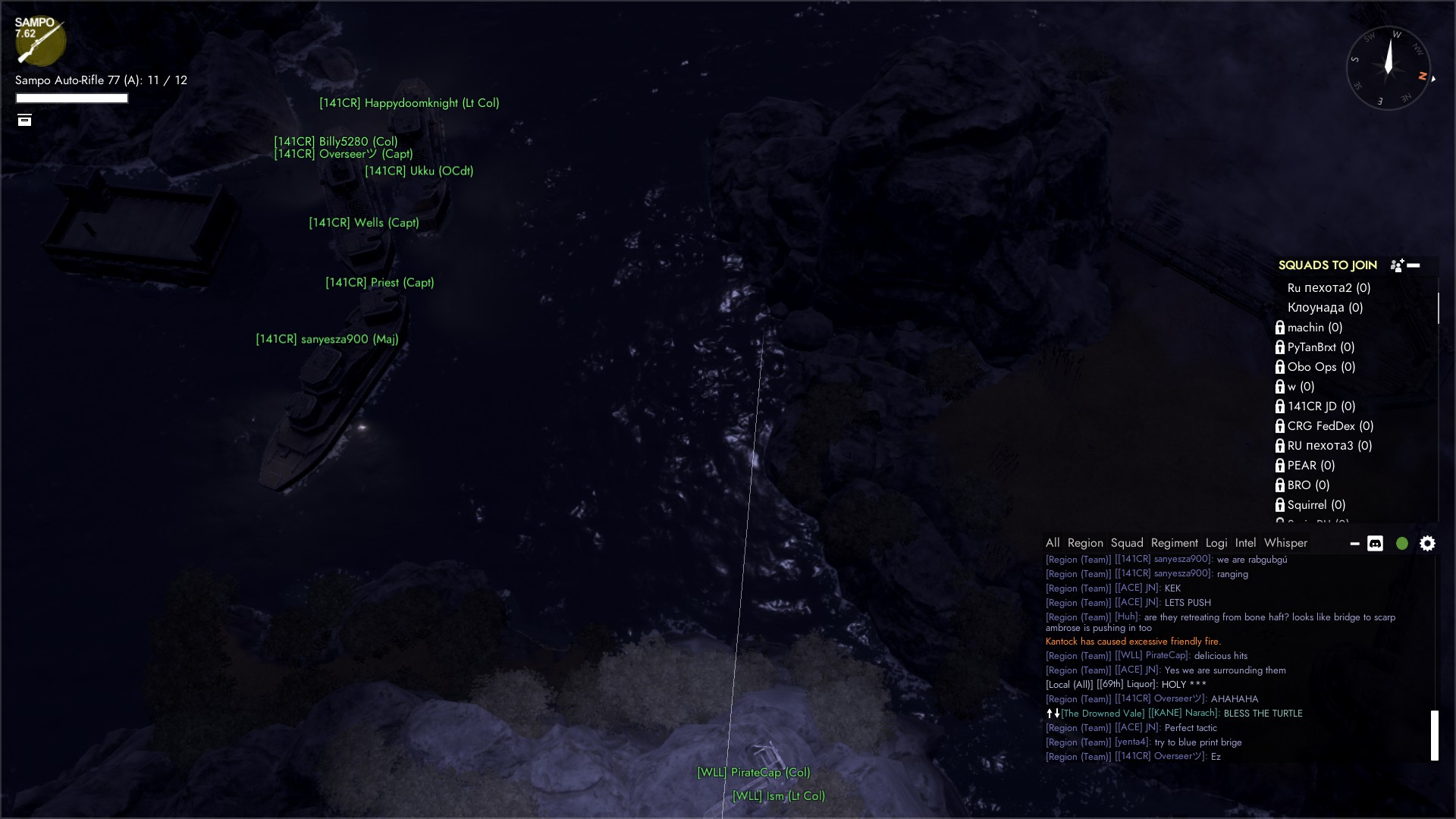Open the Squad chat tab
The width and height of the screenshot is (1456, 819).
point(1127,543)
